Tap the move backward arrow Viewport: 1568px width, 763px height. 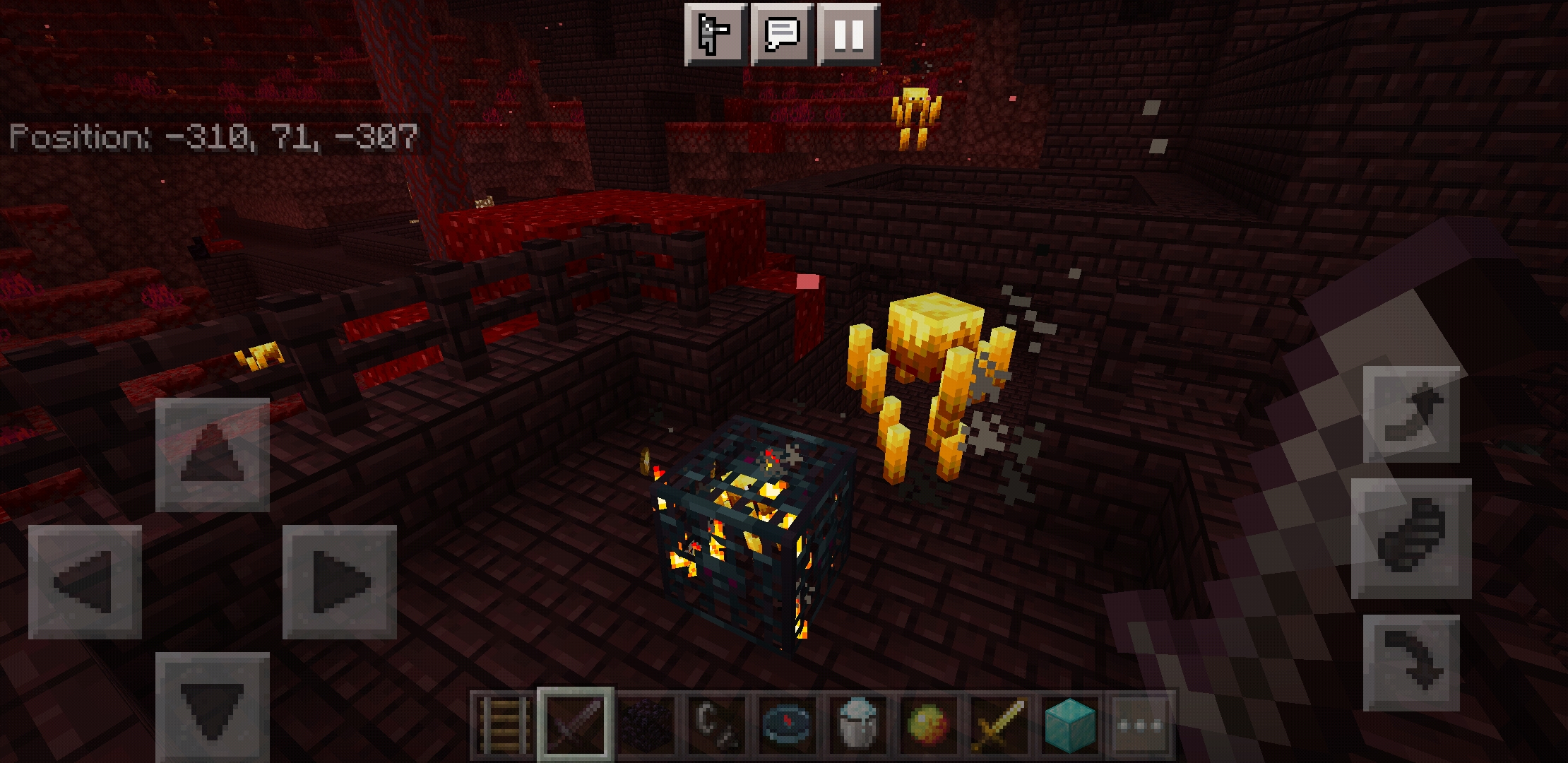pyautogui.click(x=212, y=706)
